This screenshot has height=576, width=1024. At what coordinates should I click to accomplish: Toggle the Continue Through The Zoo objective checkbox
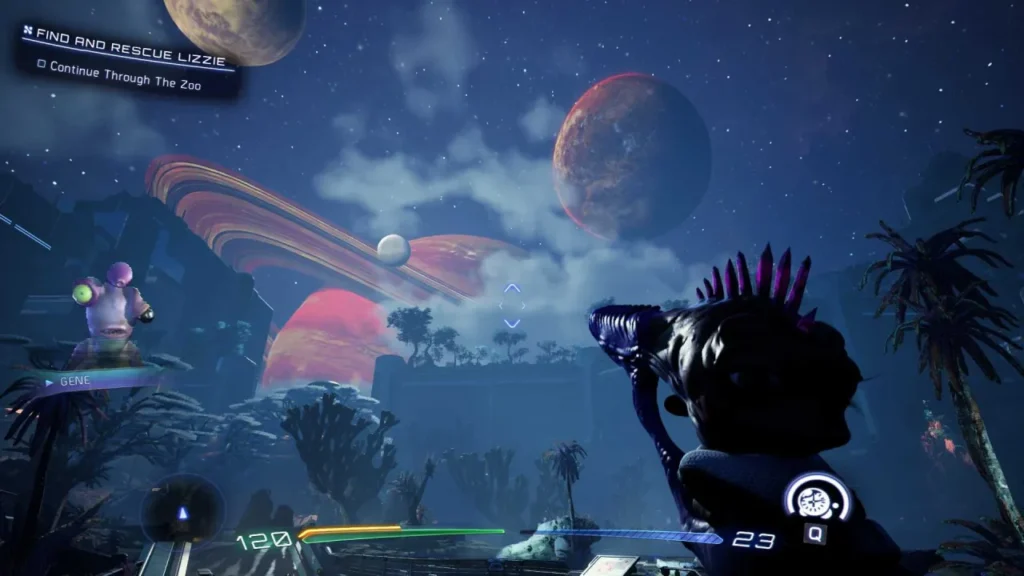point(42,68)
